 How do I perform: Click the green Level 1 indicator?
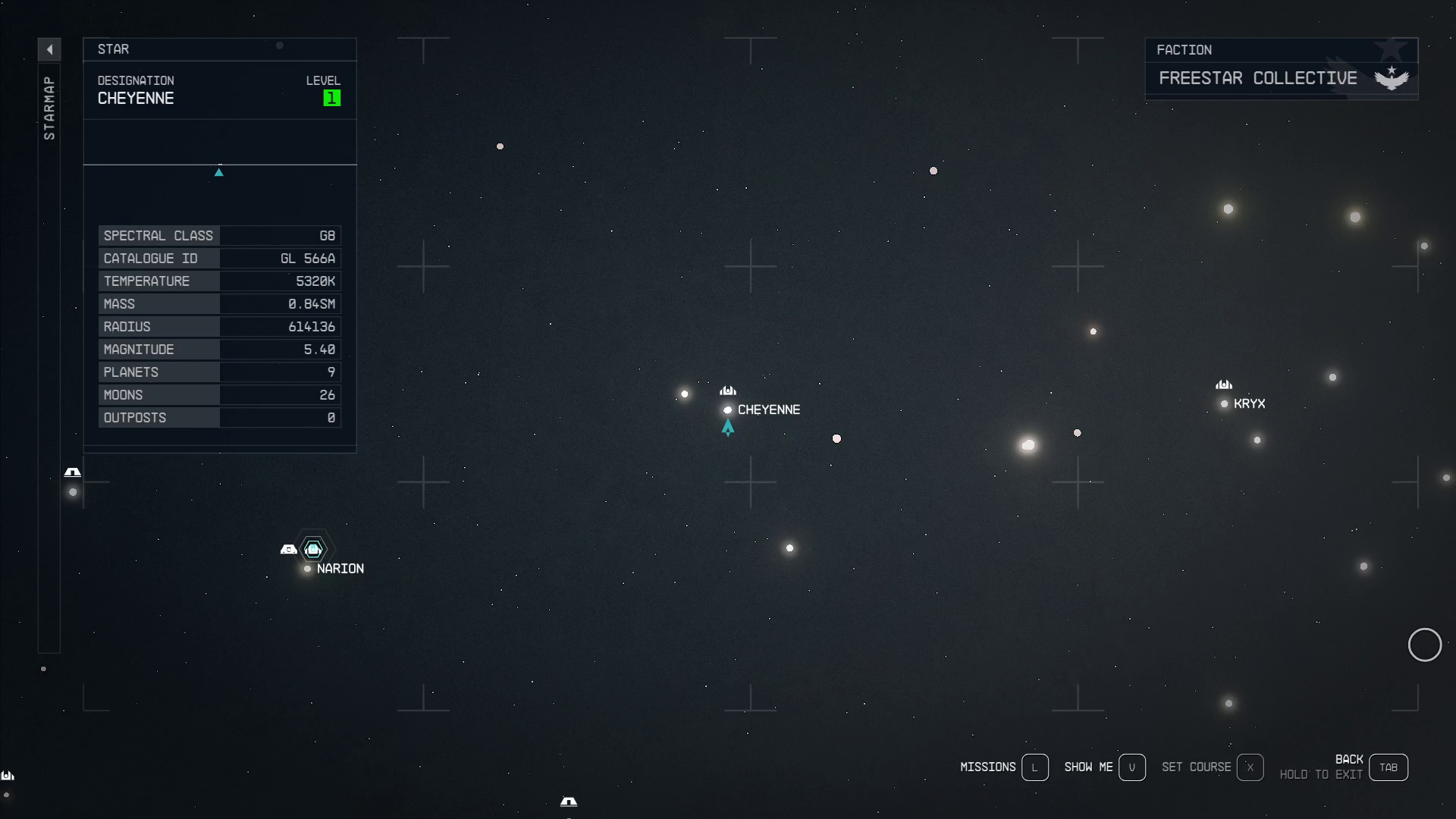331,98
